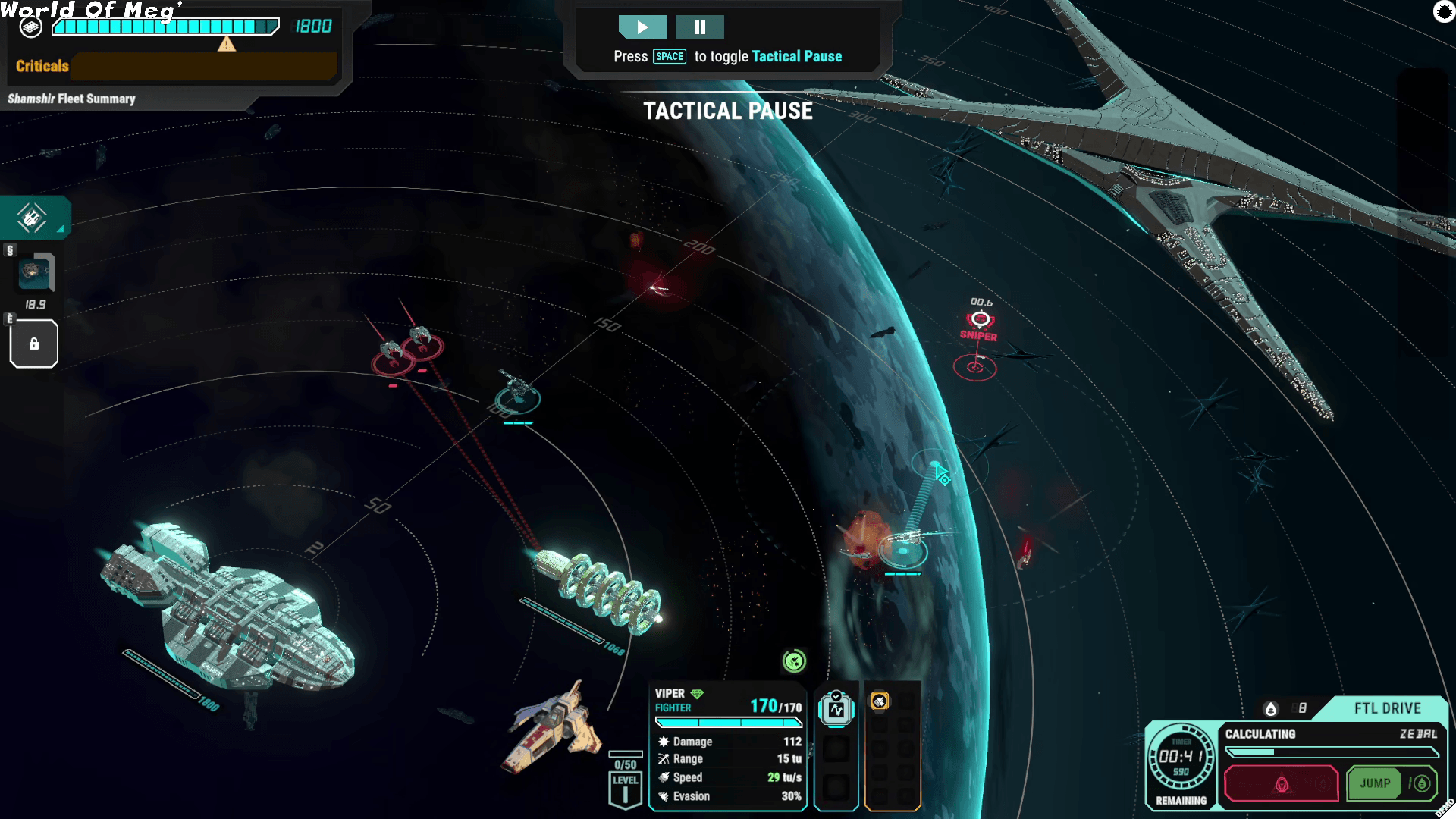Viewport: 1456px width, 819px height.
Task: Select the fleet hull emblem icon
Action: click(x=30, y=27)
